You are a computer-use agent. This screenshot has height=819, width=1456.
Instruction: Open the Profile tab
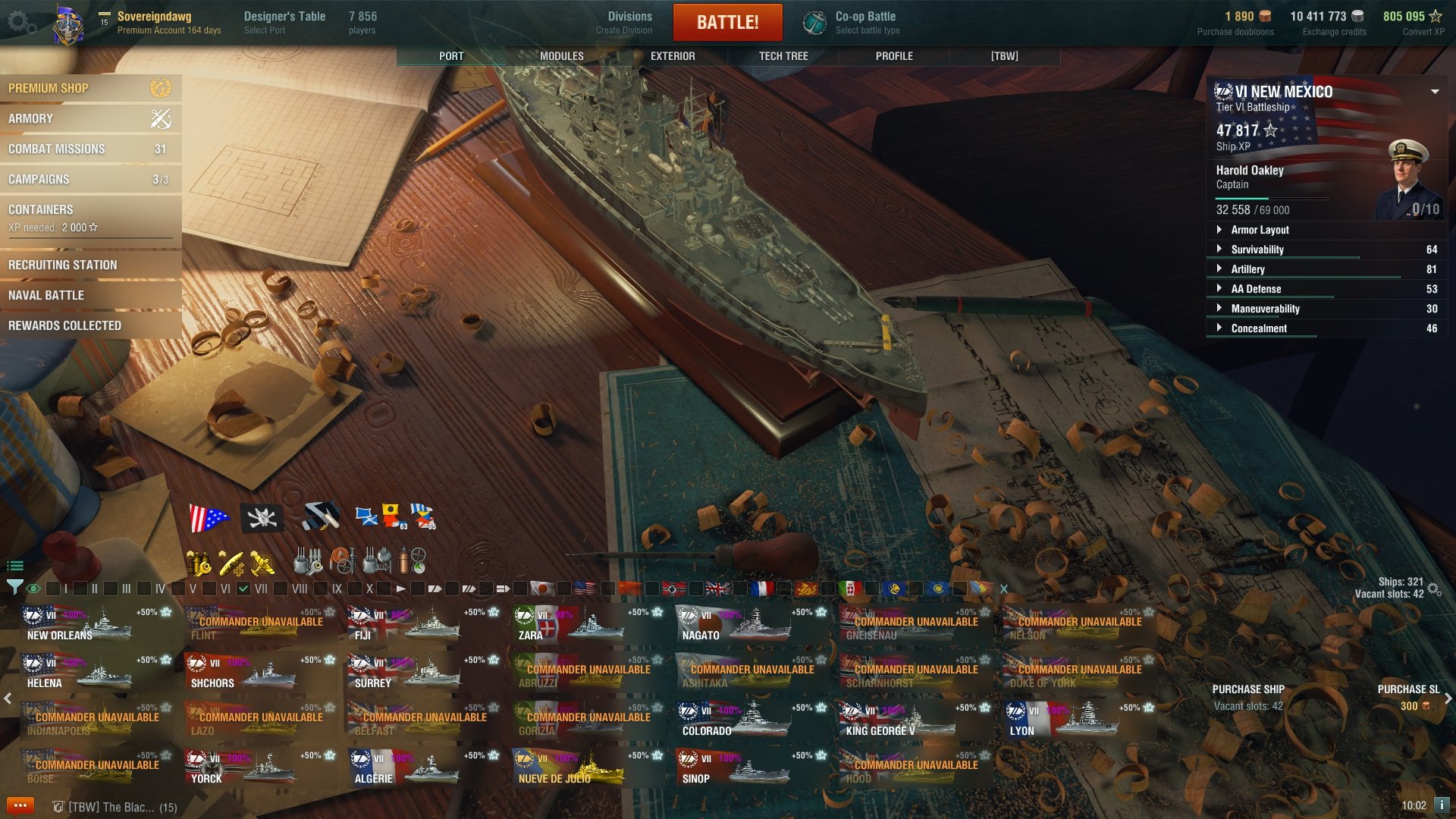[894, 56]
